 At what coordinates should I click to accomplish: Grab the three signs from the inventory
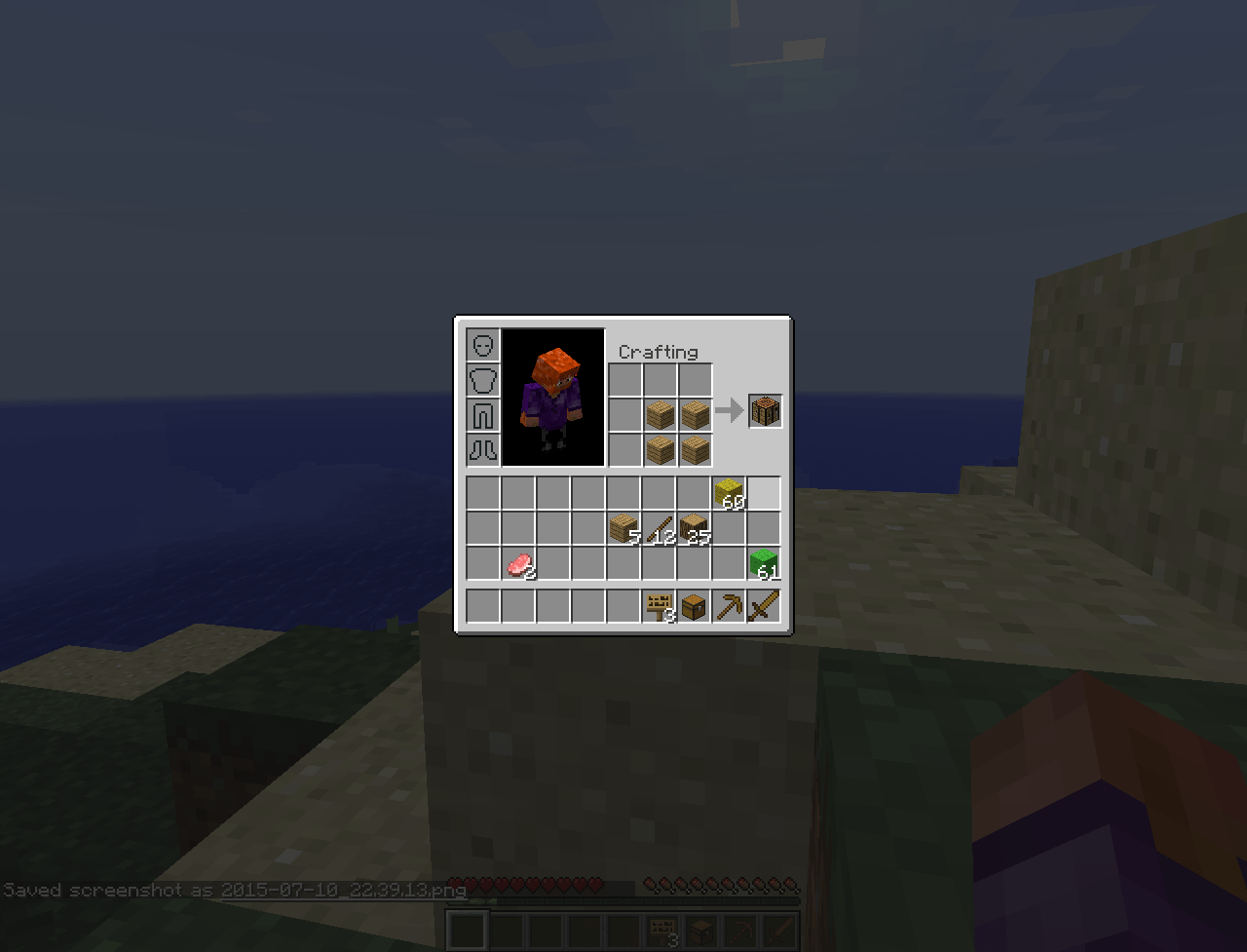[660, 606]
